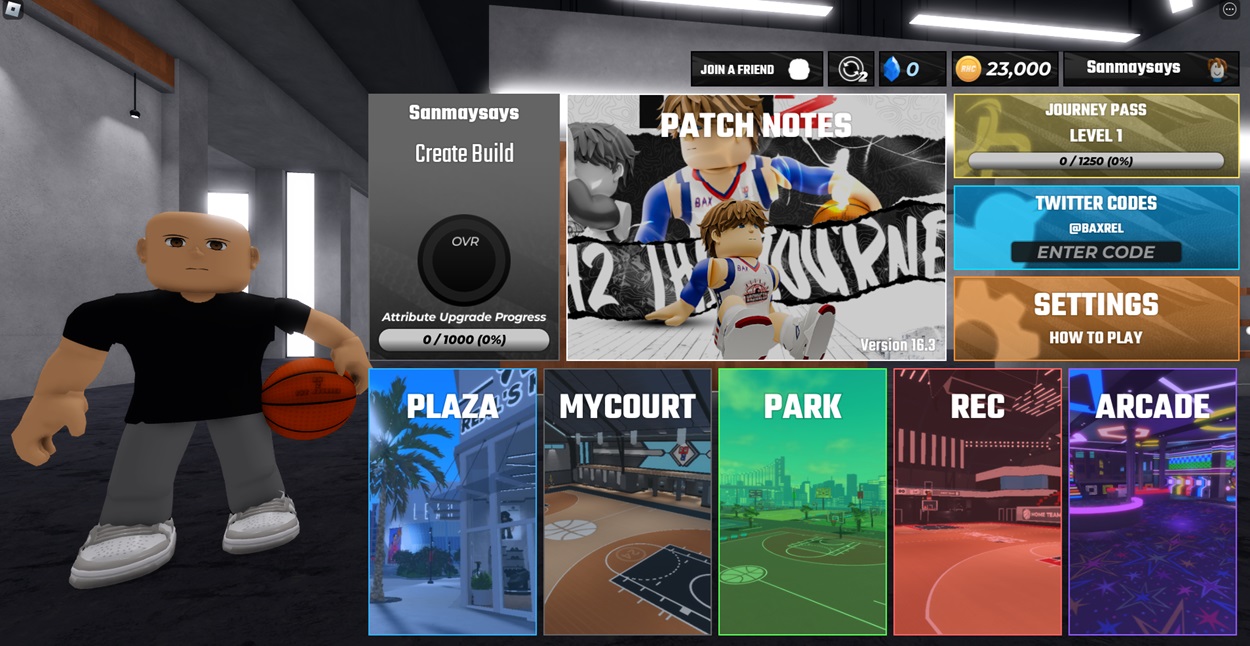Click the circular arrows icon in top bar
Image resolution: width=1250 pixels, height=646 pixels.
[x=851, y=69]
